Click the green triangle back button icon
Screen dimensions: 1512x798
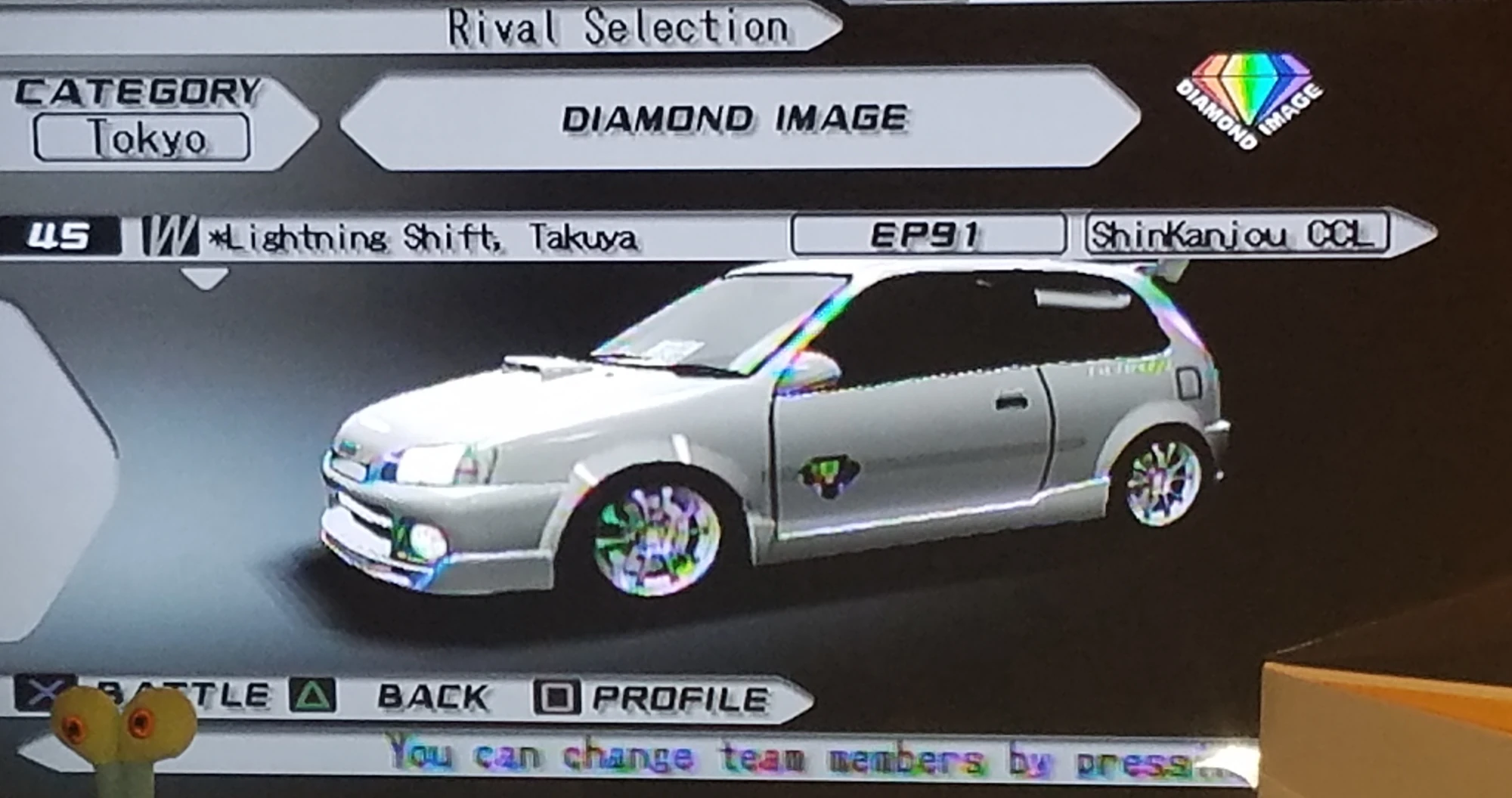click(x=312, y=692)
